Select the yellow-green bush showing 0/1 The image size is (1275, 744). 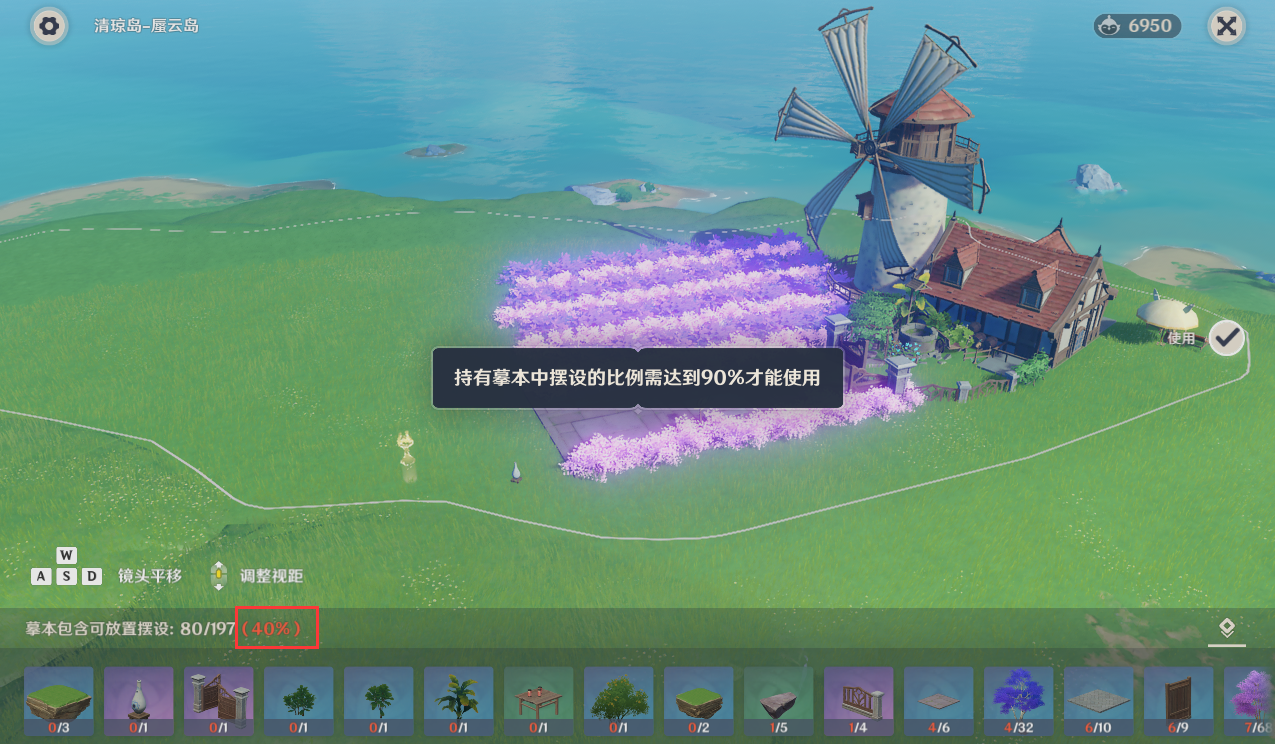[619, 702]
